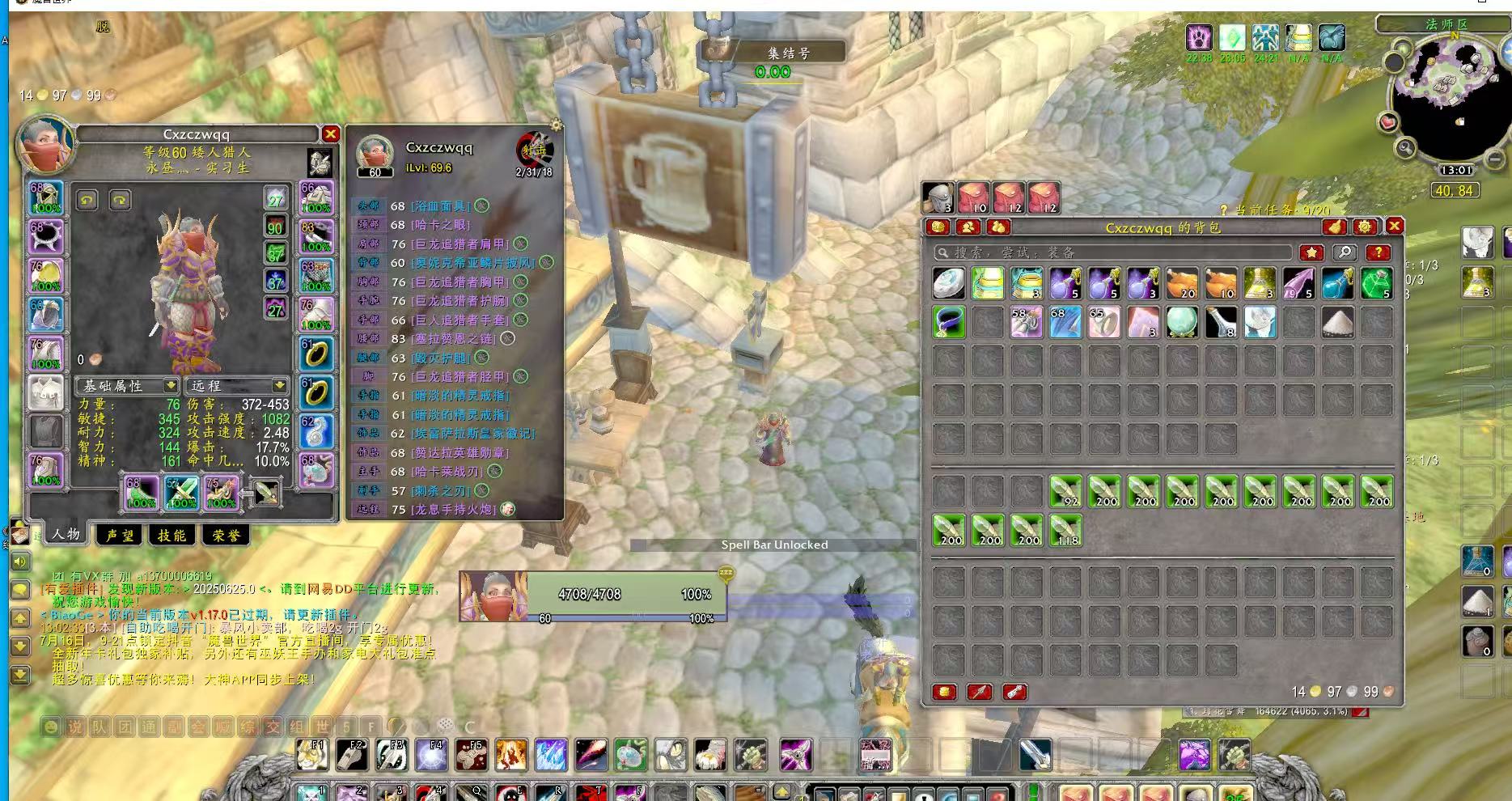Open bag settings with the gear button
Screen dimensions: 1512x801
click(x=1365, y=227)
